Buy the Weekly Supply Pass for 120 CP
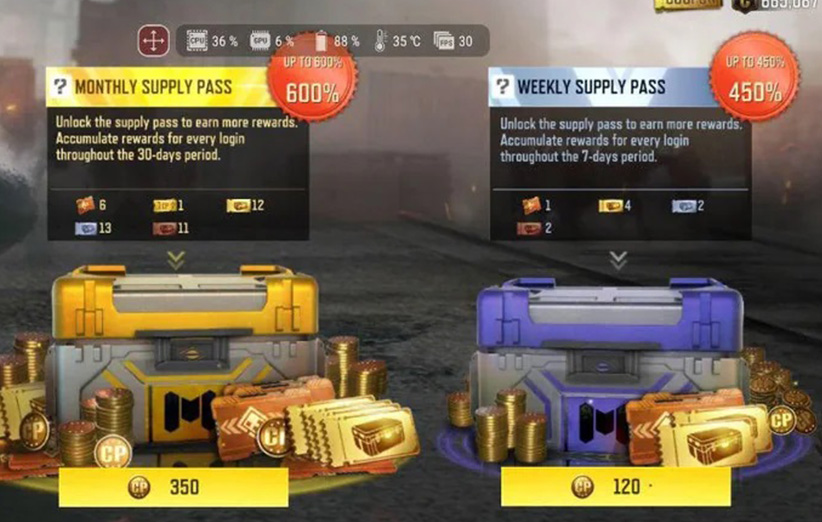The height and width of the screenshot is (522, 822). [x=615, y=487]
